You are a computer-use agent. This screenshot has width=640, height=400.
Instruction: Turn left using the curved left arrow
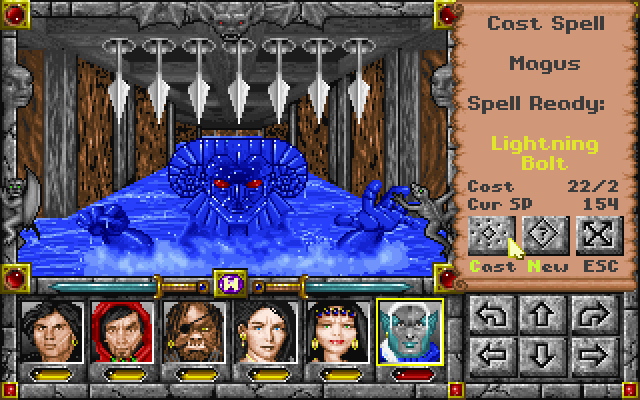tap(493, 318)
